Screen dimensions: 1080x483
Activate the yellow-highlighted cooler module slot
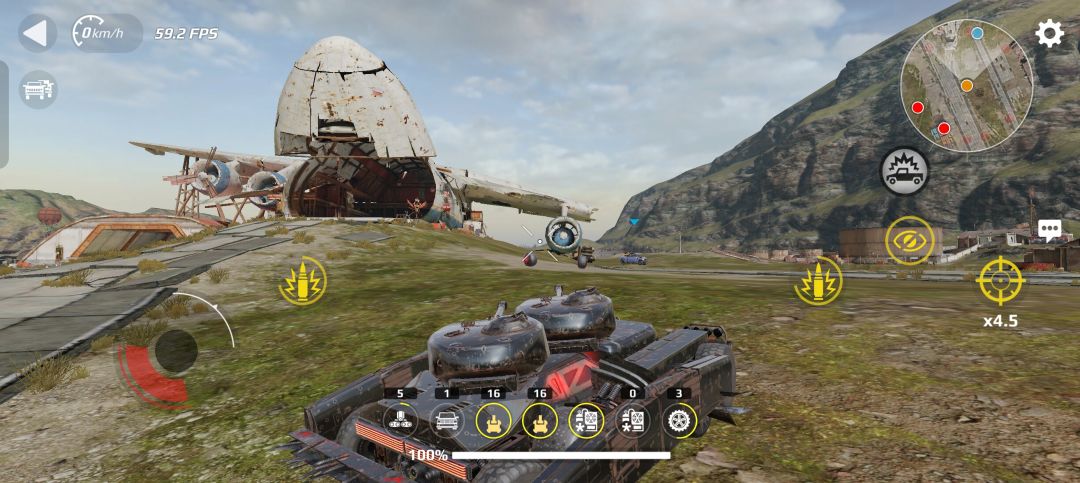[586, 420]
